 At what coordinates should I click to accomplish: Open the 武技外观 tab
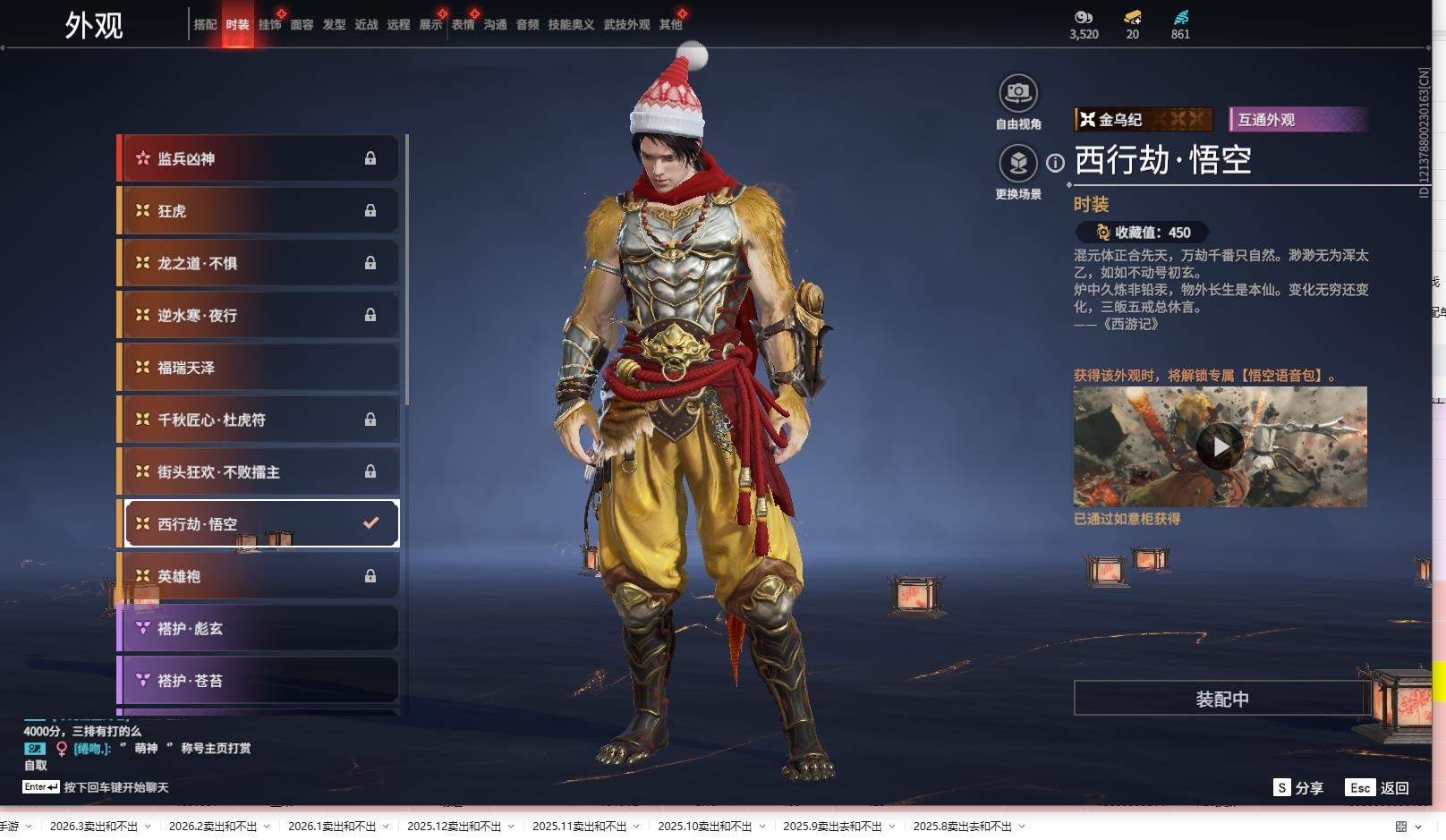626,25
